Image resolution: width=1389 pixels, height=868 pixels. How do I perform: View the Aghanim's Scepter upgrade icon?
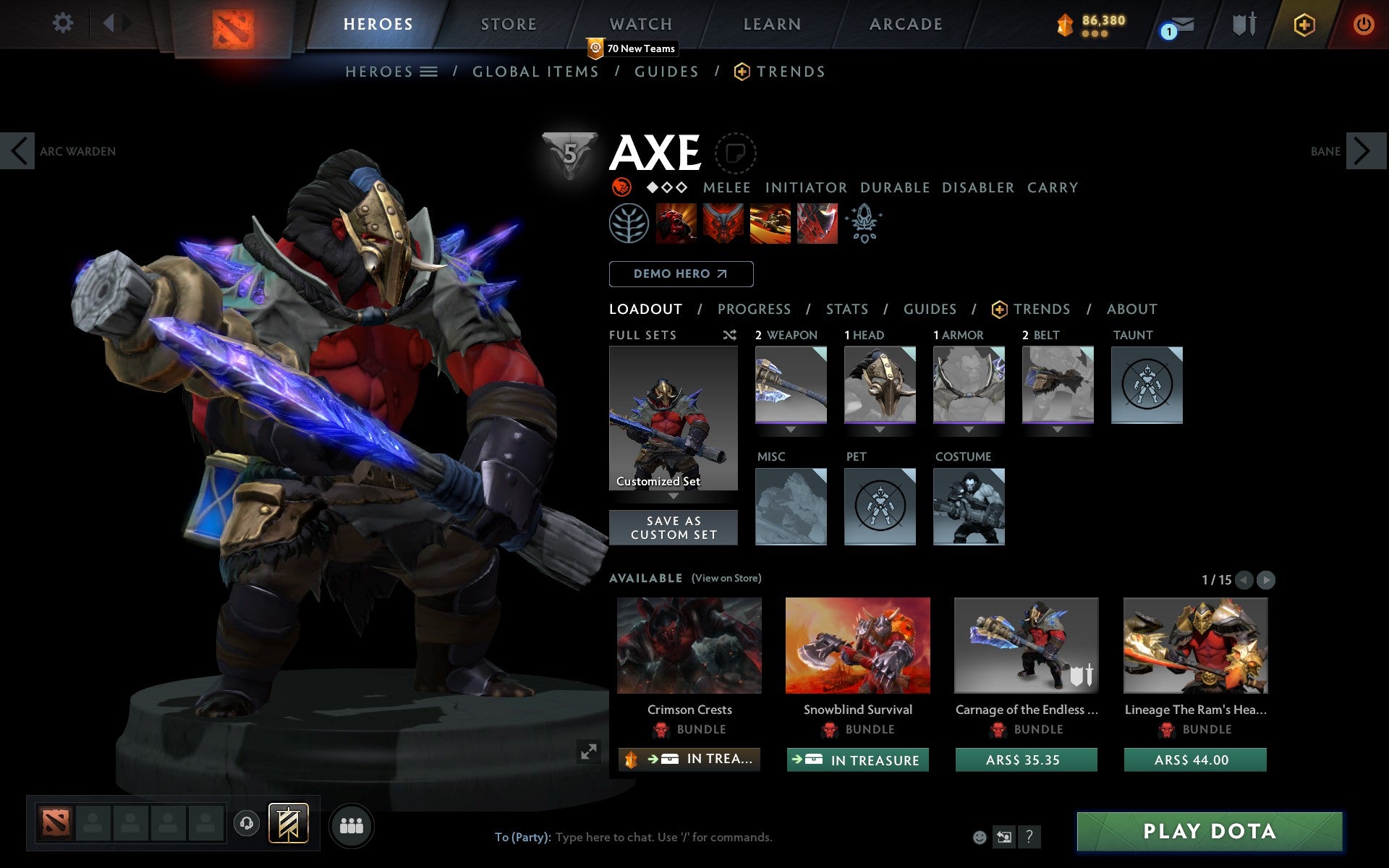coord(865,224)
